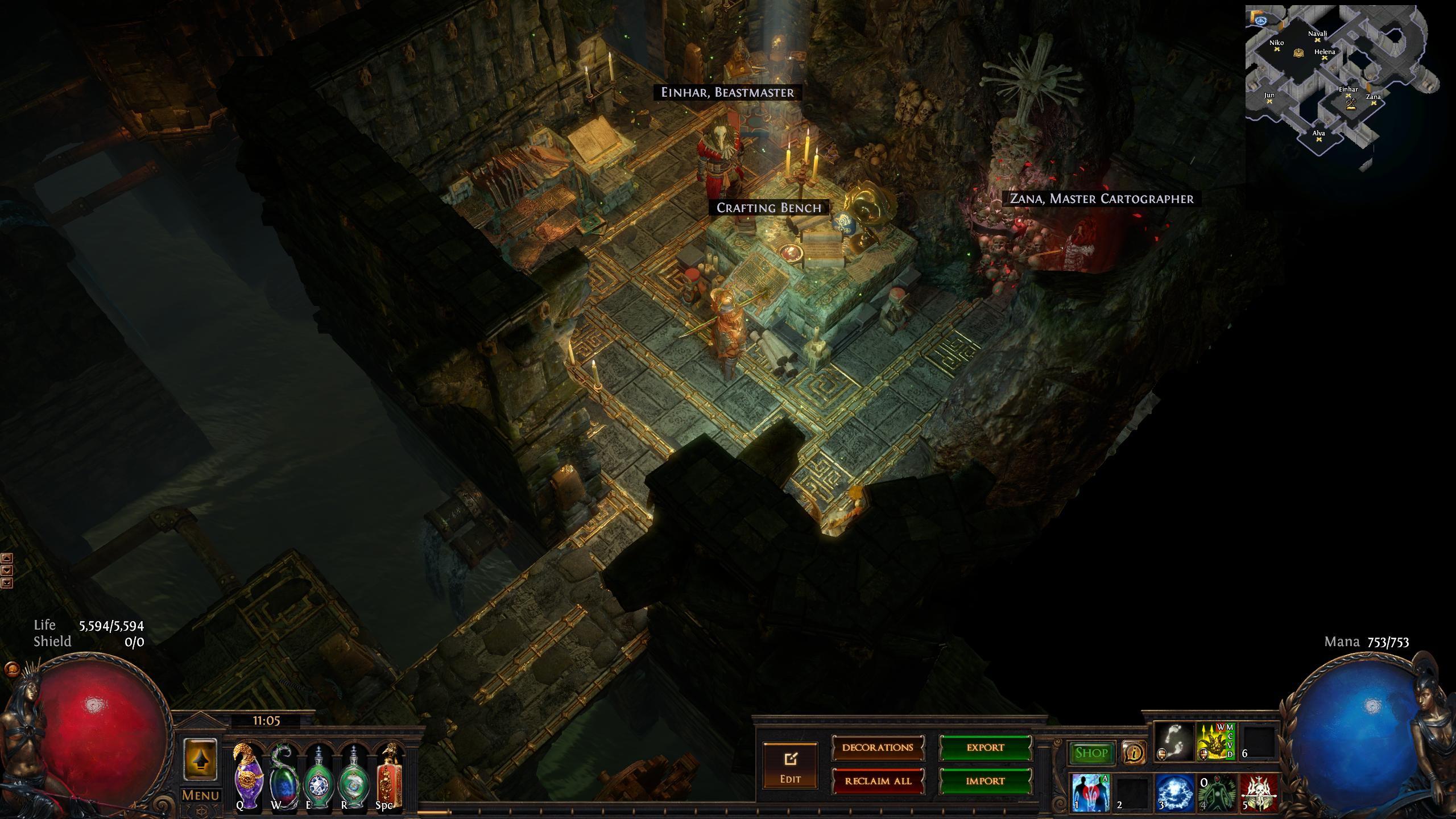Open the Decorations panel
Image resolution: width=1456 pixels, height=819 pixels.
pos(878,748)
